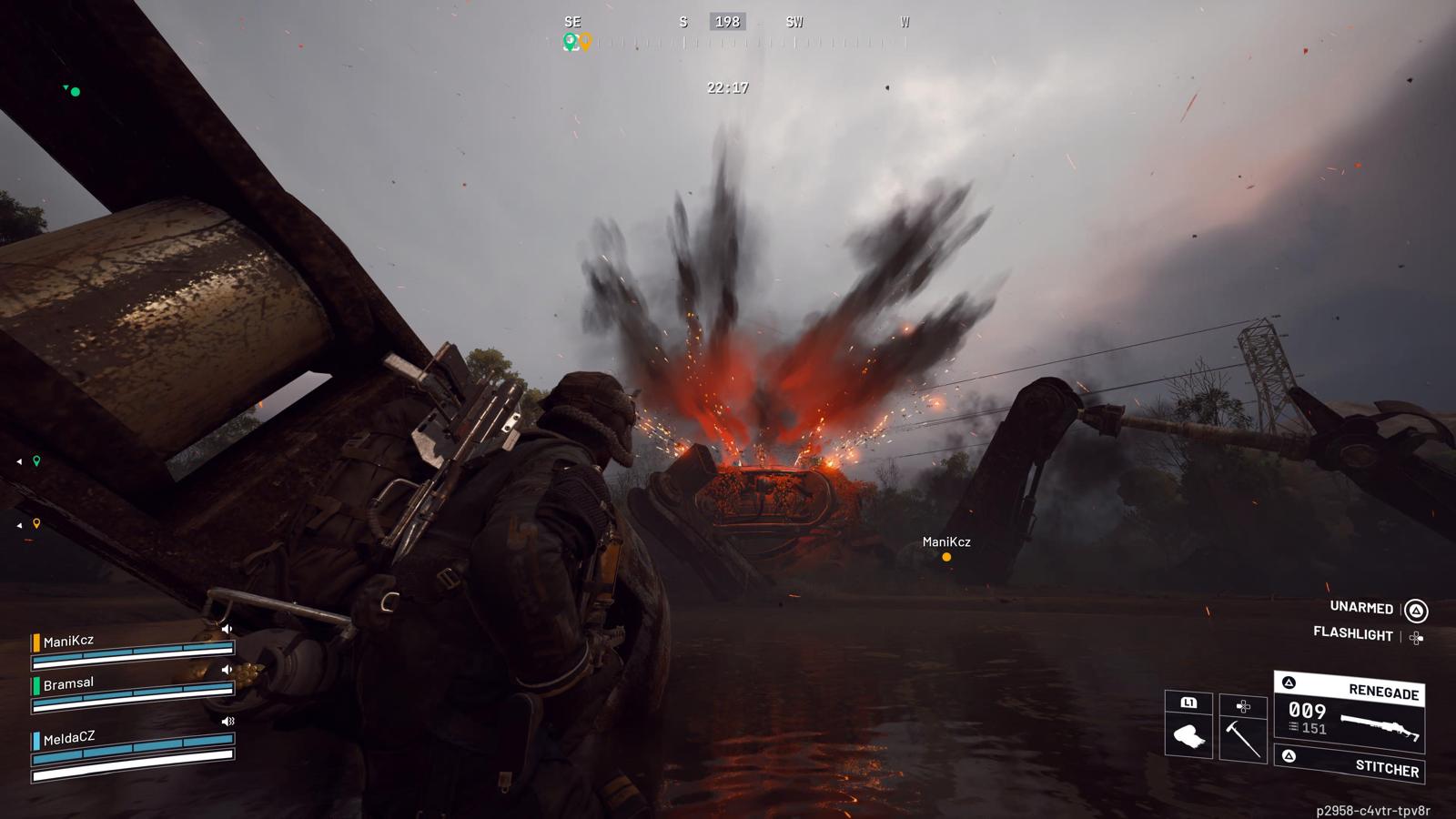This screenshot has width=1456, height=819.
Task: Click the green off-screen pin on the left edge
Action: [36, 461]
